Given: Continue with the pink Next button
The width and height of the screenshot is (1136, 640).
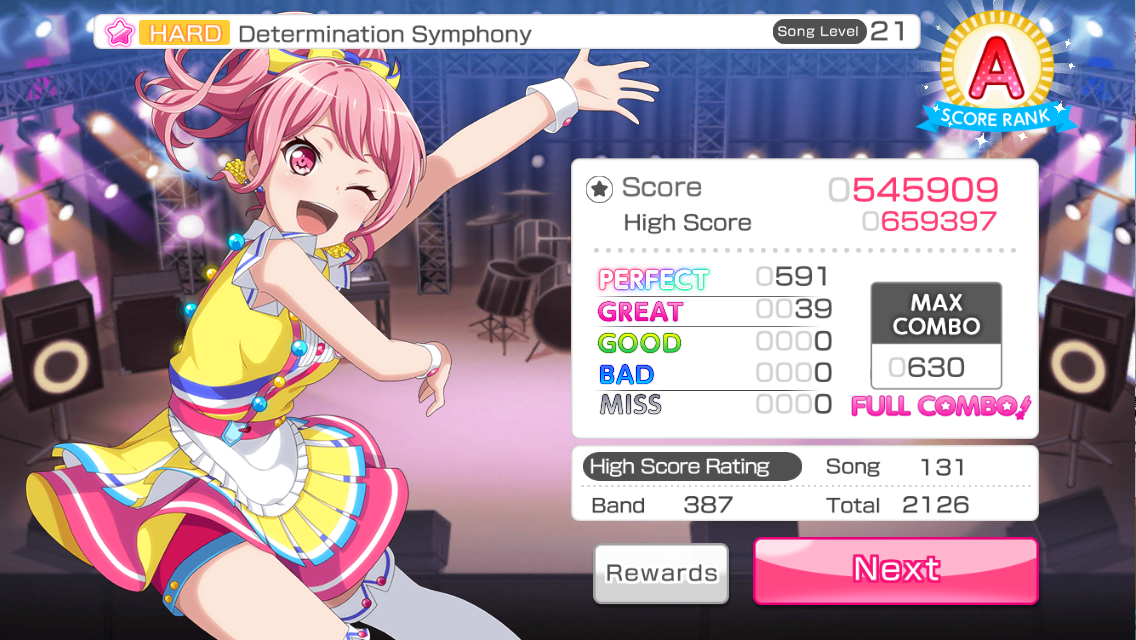Looking at the screenshot, I should pos(895,570).
